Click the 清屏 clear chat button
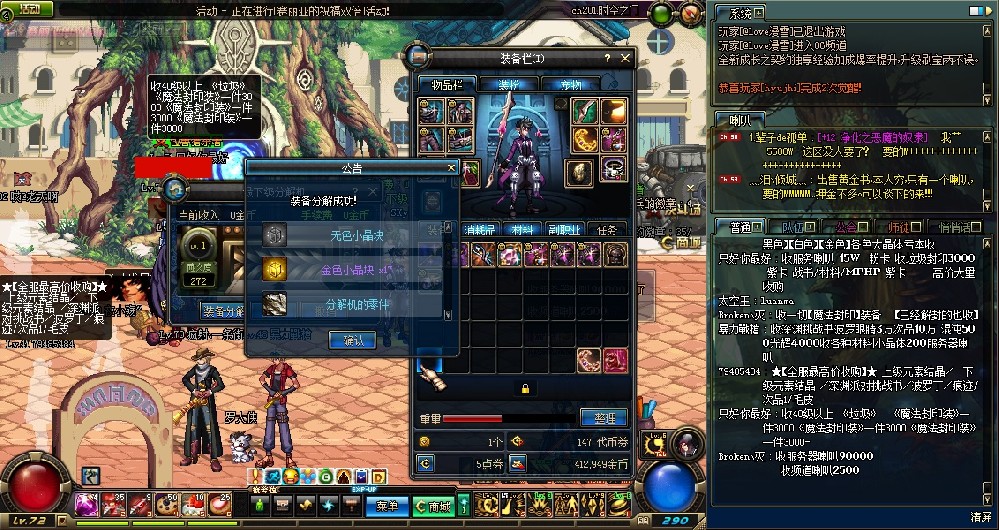Image resolution: width=999 pixels, height=530 pixels. tap(980, 517)
